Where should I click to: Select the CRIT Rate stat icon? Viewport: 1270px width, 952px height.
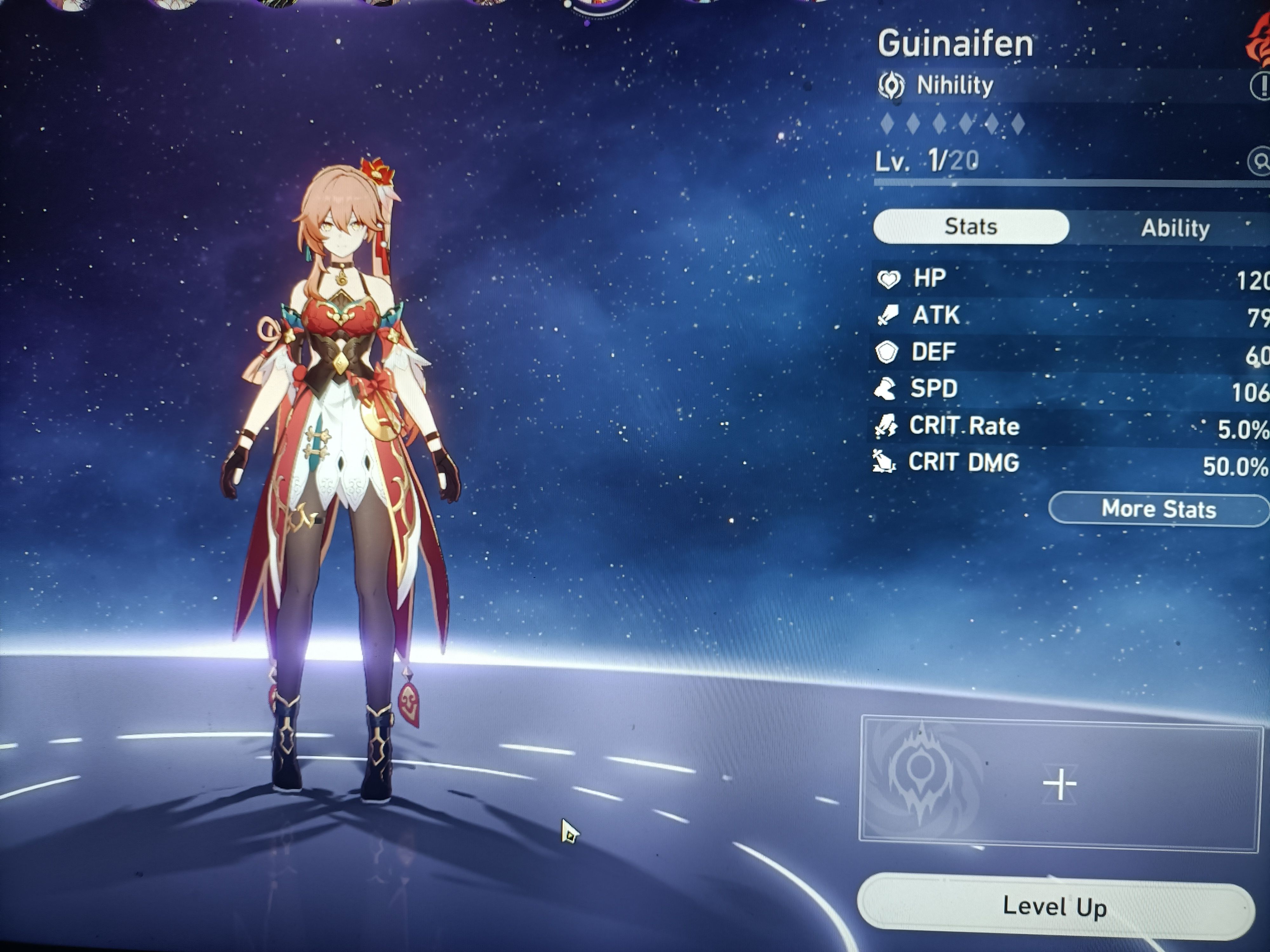(886, 425)
